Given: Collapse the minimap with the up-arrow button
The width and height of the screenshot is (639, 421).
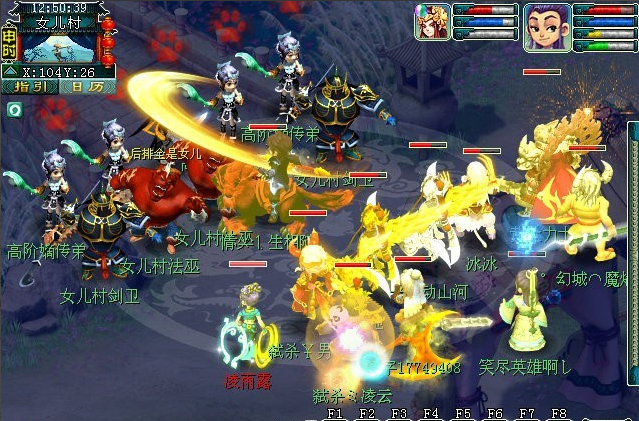Looking at the screenshot, I should click(x=9, y=71).
